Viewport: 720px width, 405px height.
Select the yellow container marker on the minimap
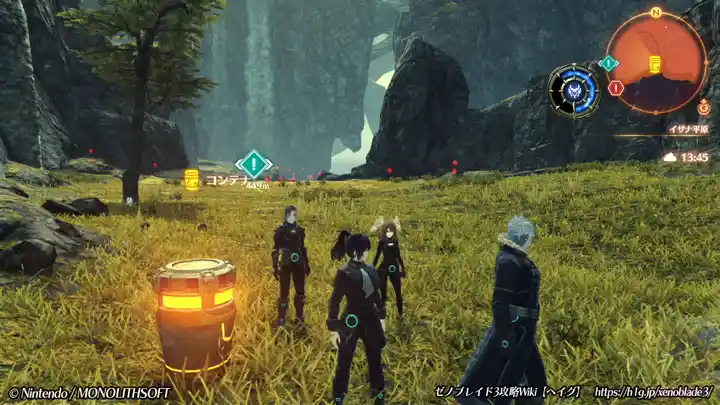655,65
